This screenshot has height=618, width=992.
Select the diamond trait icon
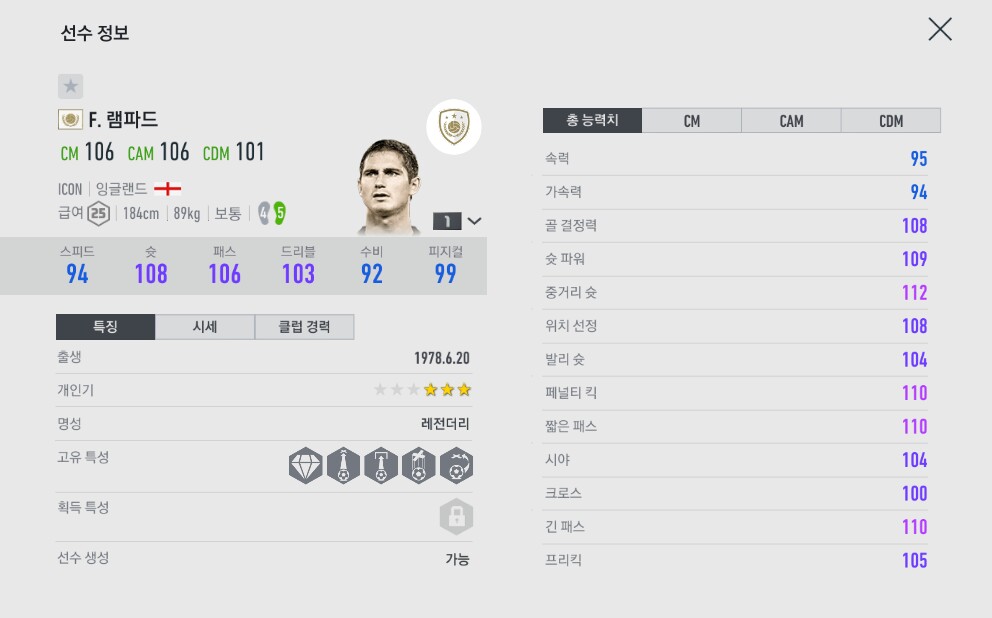click(x=305, y=466)
